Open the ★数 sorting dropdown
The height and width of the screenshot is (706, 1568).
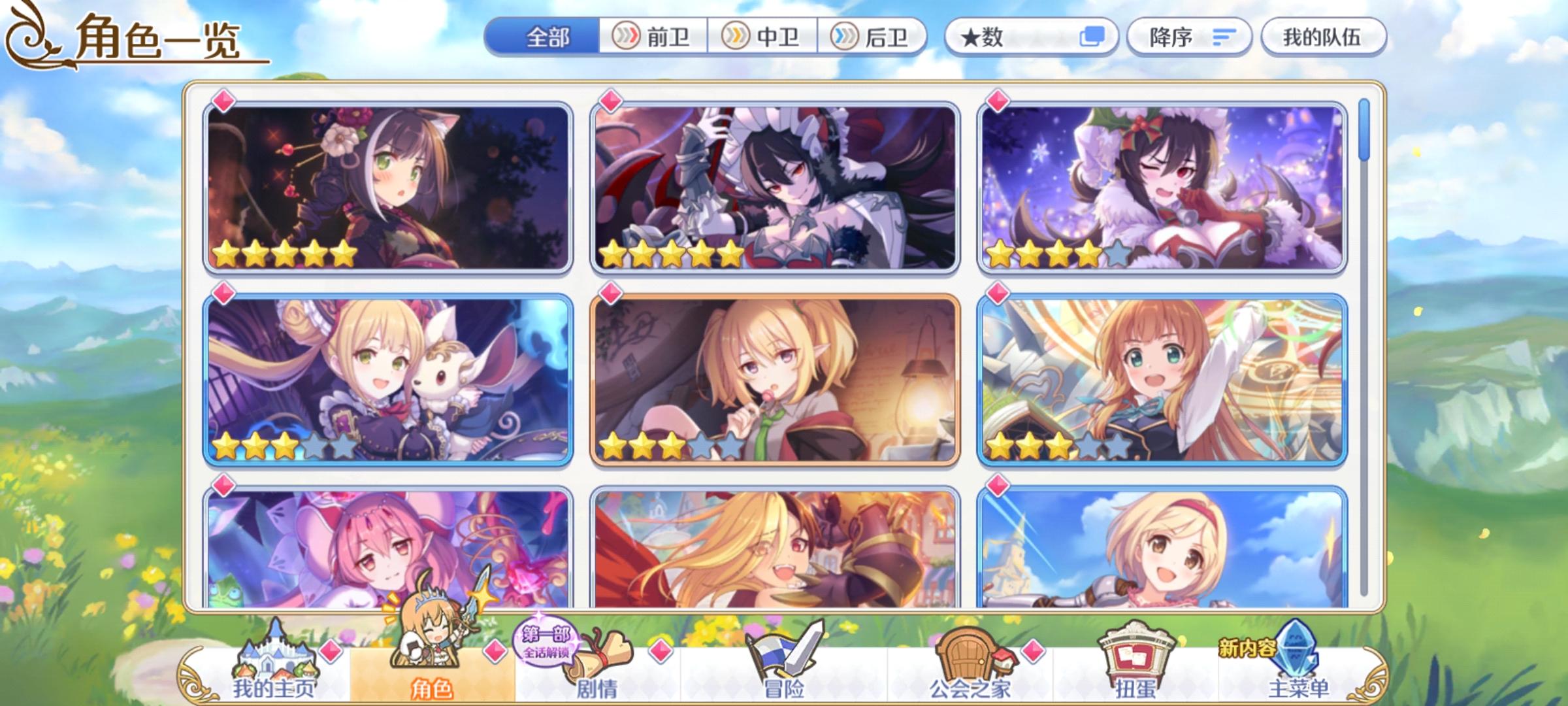(998, 37)
